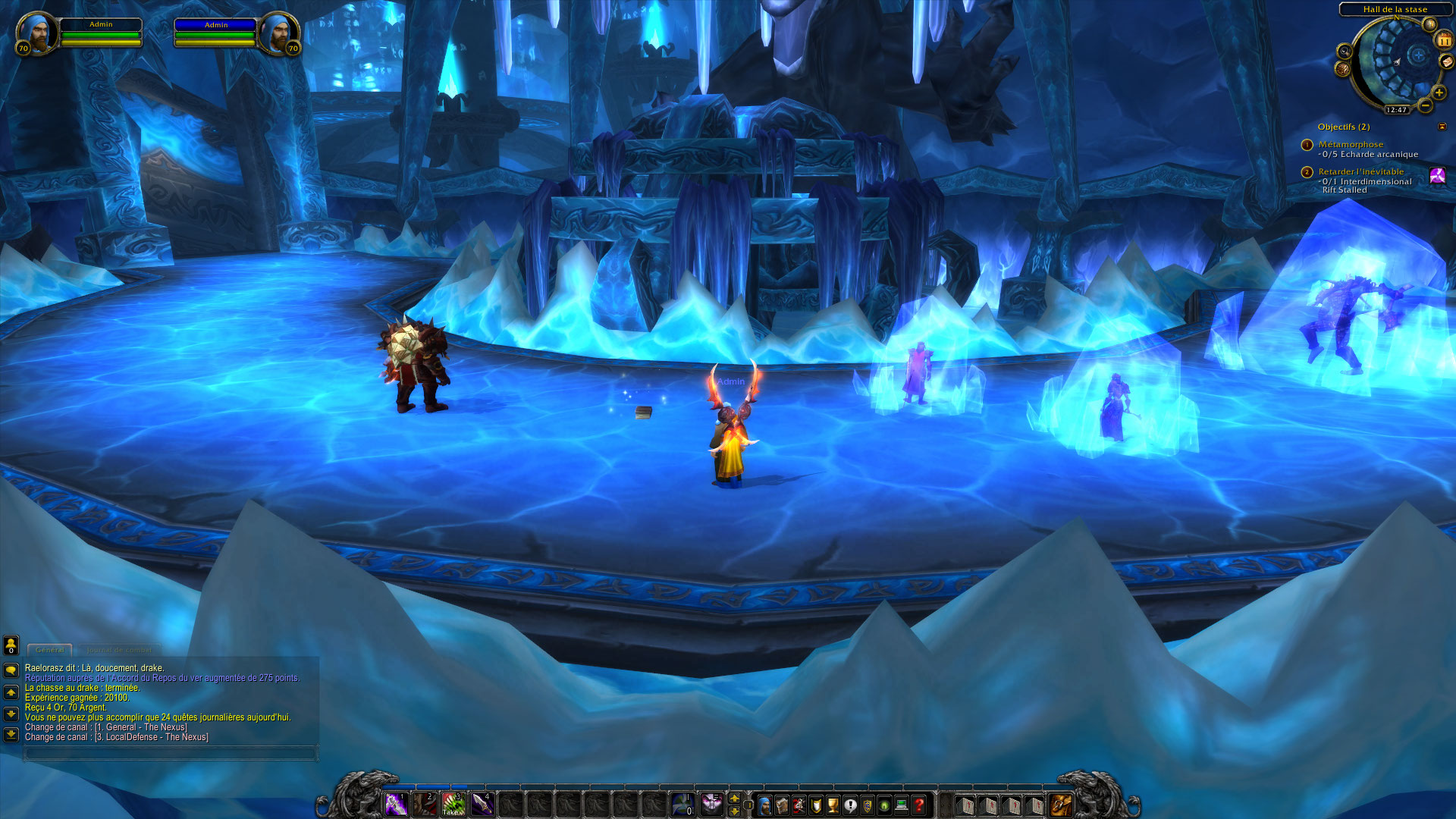
Task: Activate the green claw ability in slot 3
Action: click(x=453, y=804)
